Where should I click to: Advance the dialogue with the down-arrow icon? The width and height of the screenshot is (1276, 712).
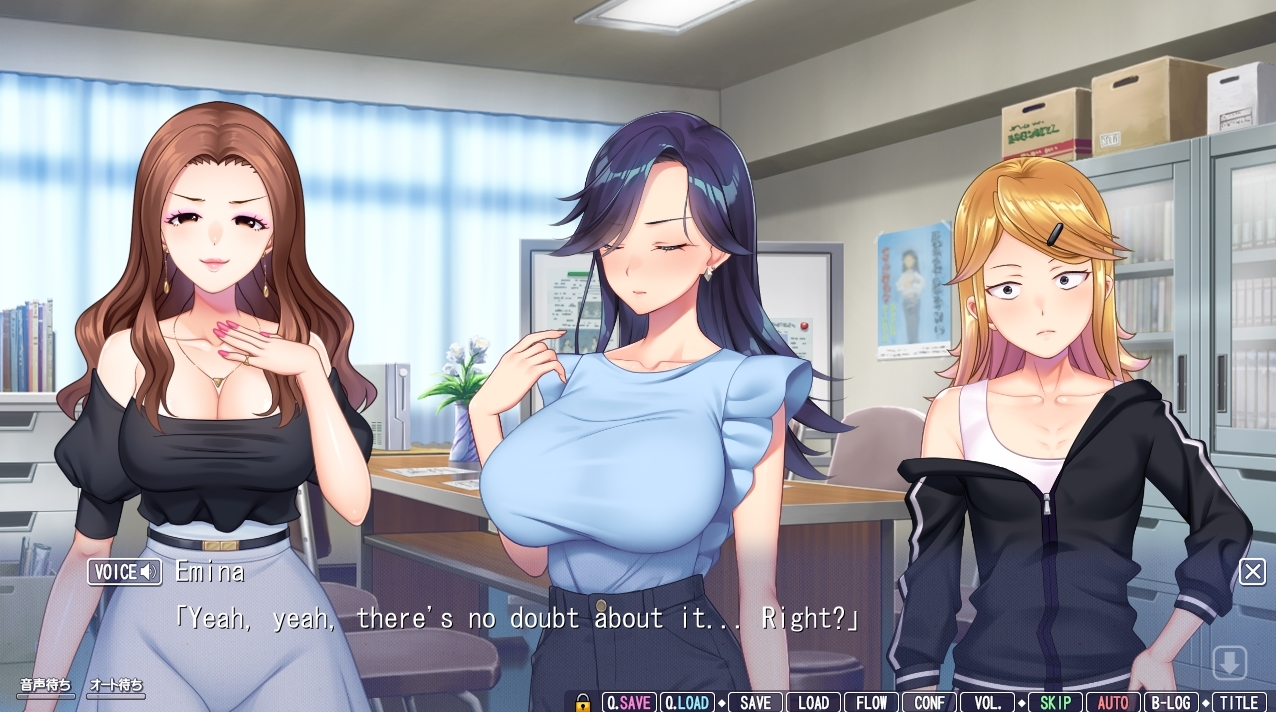[1229, 662]
